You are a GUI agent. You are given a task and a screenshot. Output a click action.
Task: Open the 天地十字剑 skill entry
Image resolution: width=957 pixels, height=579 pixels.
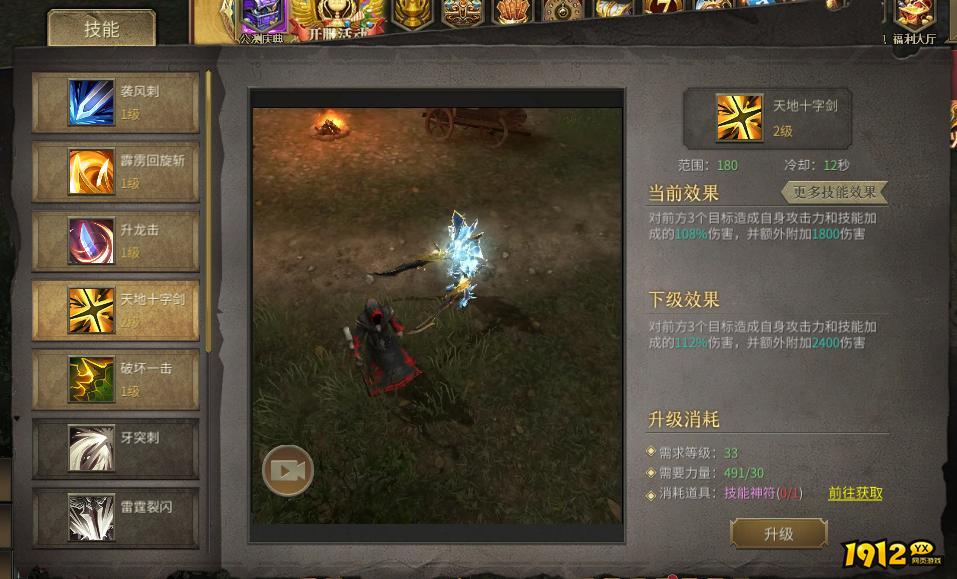(x=115, y=310)
